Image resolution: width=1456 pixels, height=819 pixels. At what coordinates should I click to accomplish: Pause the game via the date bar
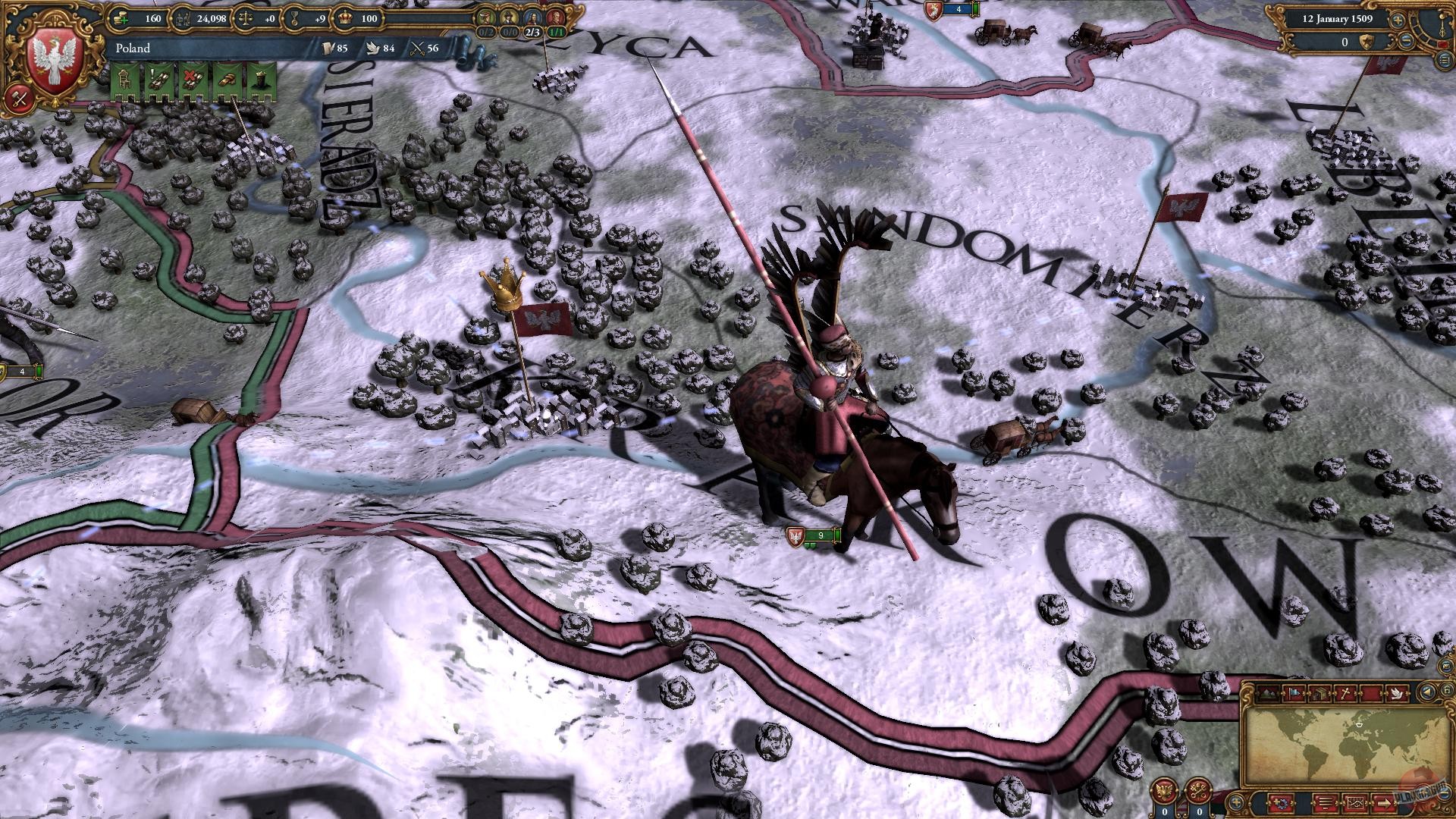tap(1338, 19)
